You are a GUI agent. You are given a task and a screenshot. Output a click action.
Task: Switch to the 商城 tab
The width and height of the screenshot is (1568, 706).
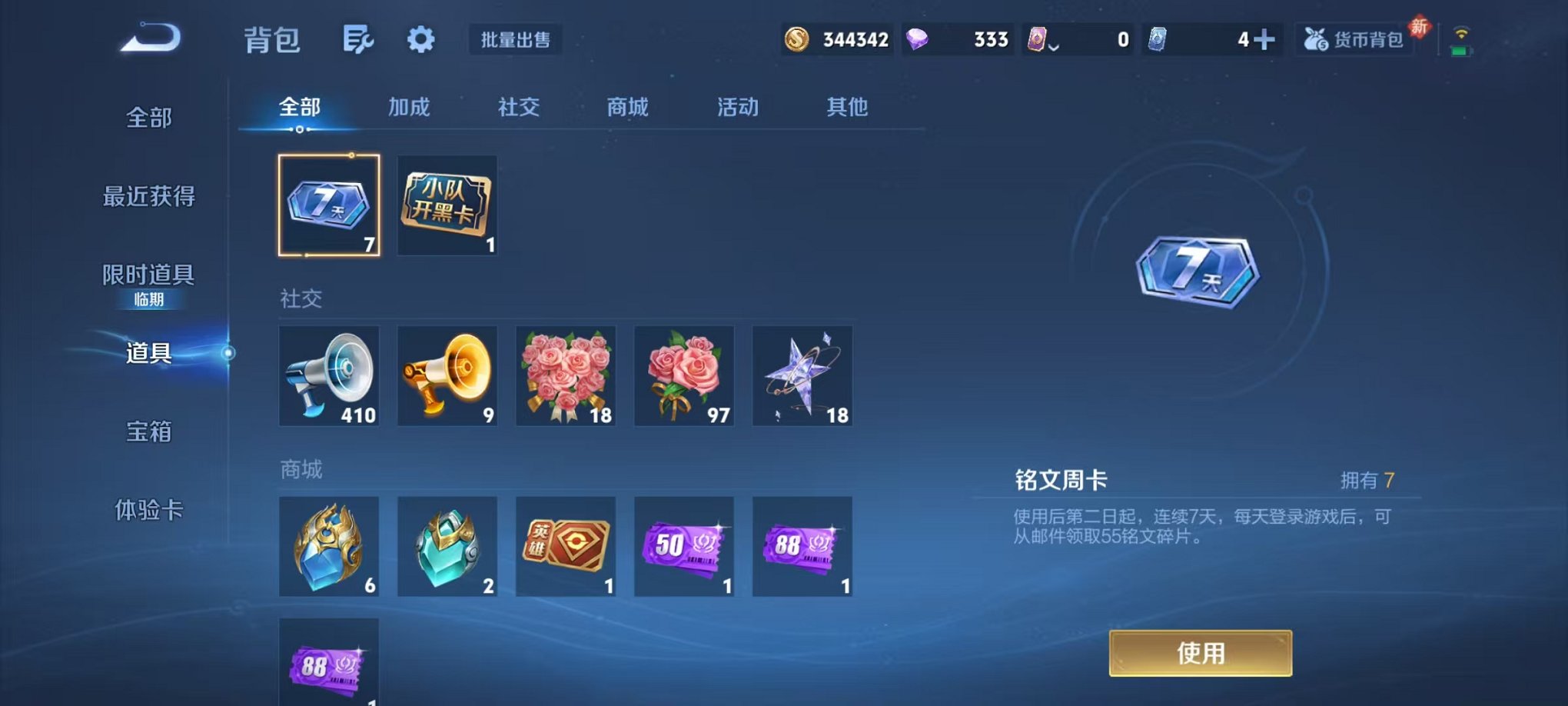click(x=626, y=108)
